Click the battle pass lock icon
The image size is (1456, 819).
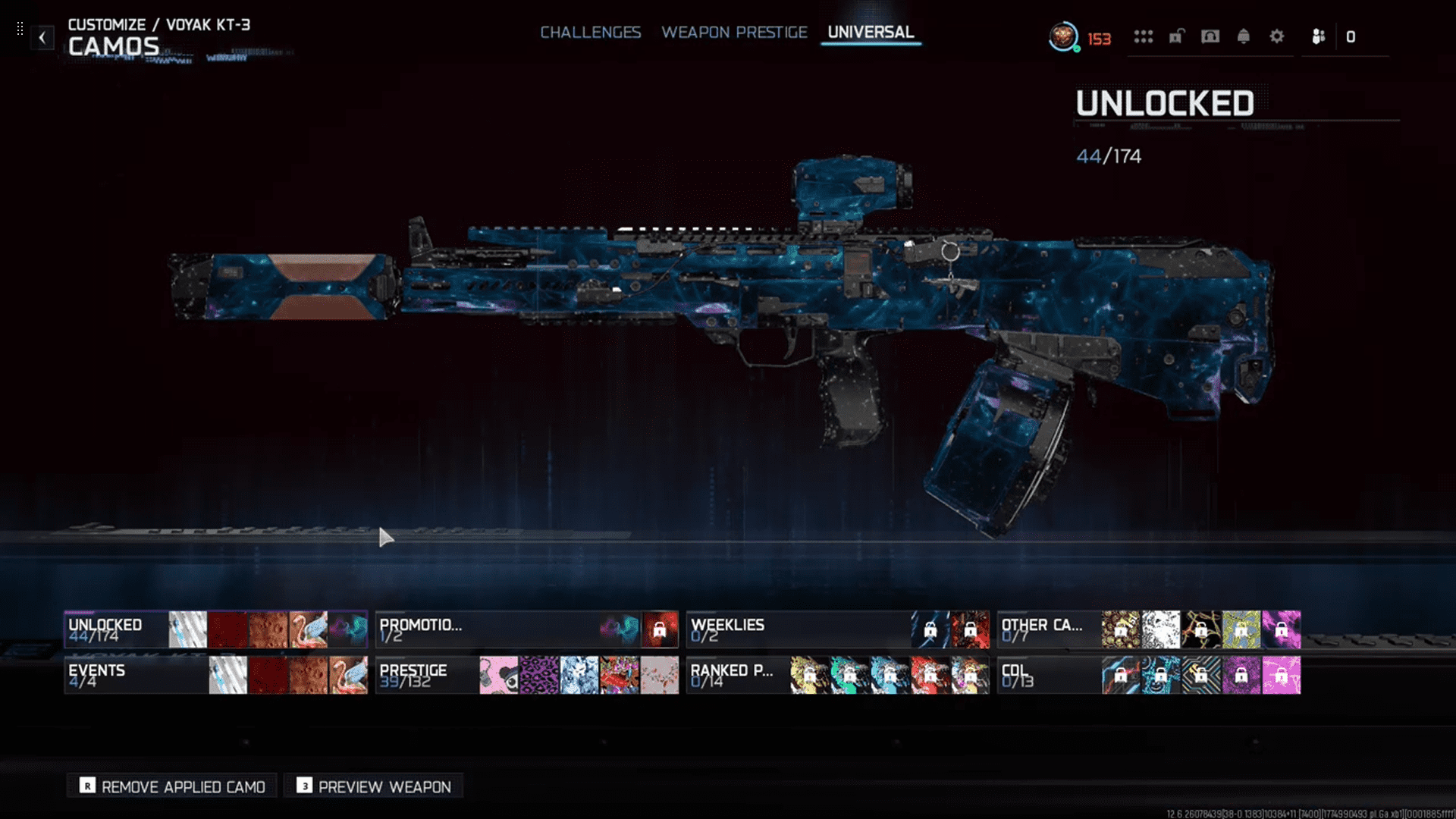[x=1175, y=36]
